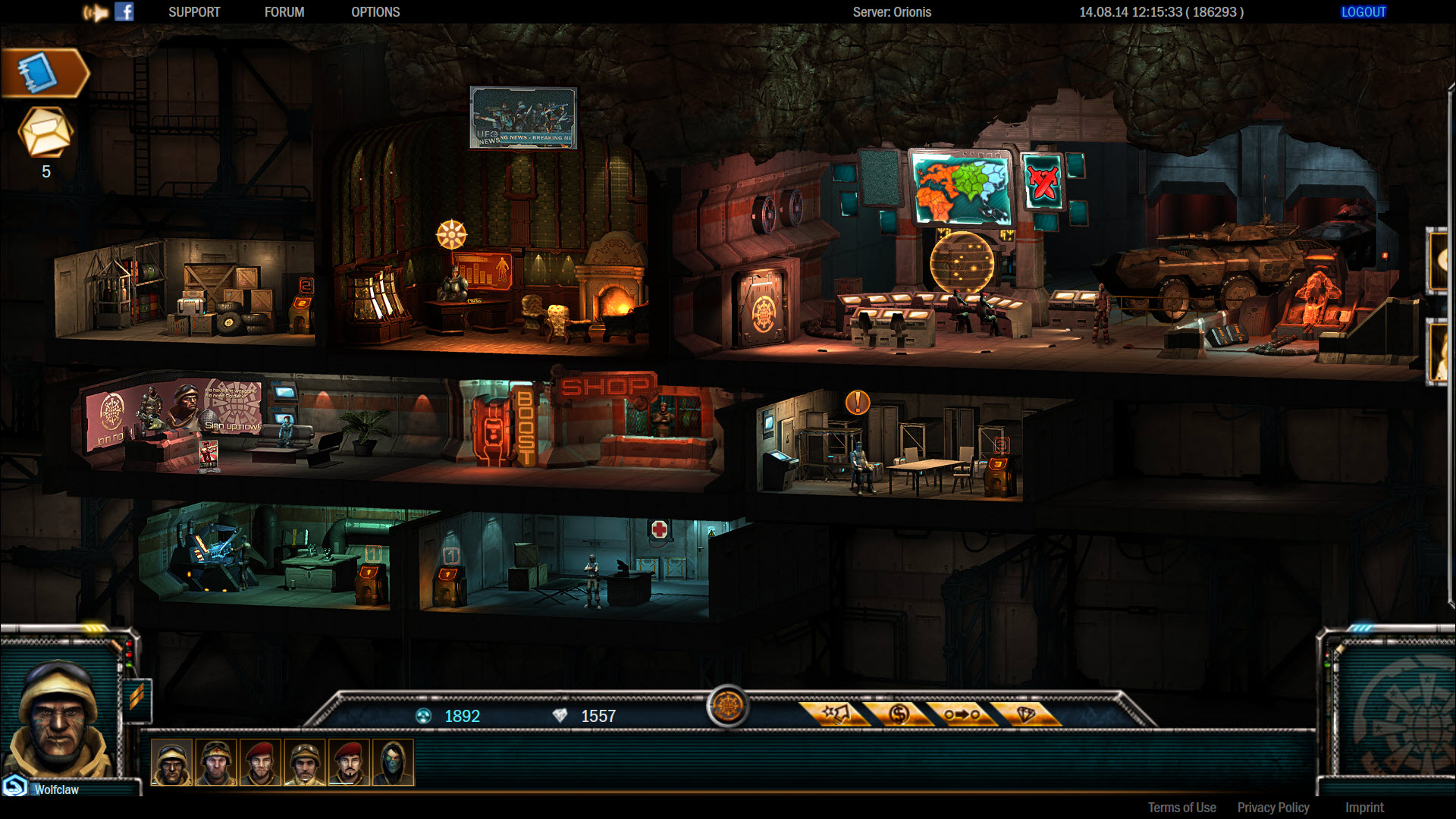Image resolution: width=1456 pixels, height=819 pixels.
Task: Click the arrow transfer button
Action: click(x=962, y=714)
